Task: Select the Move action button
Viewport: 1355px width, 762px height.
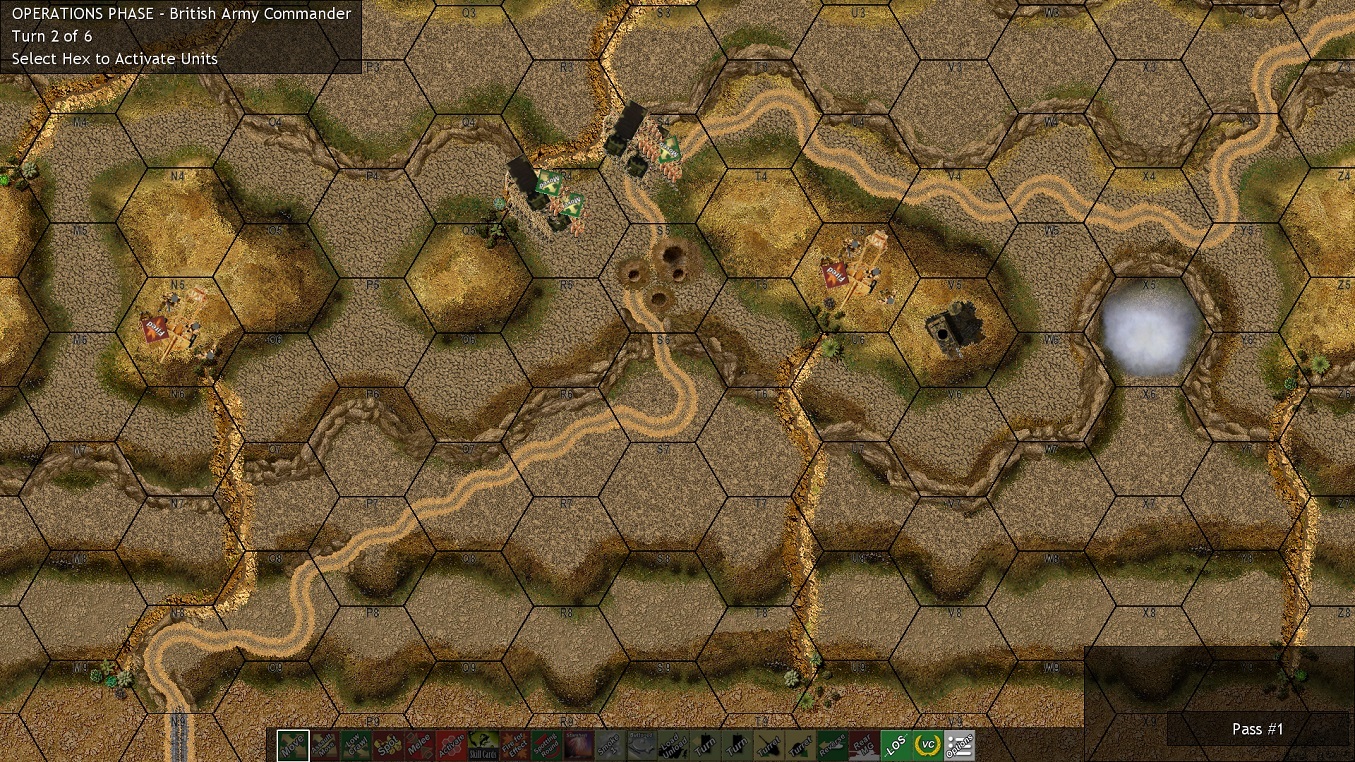Action: tap(293, 745)
